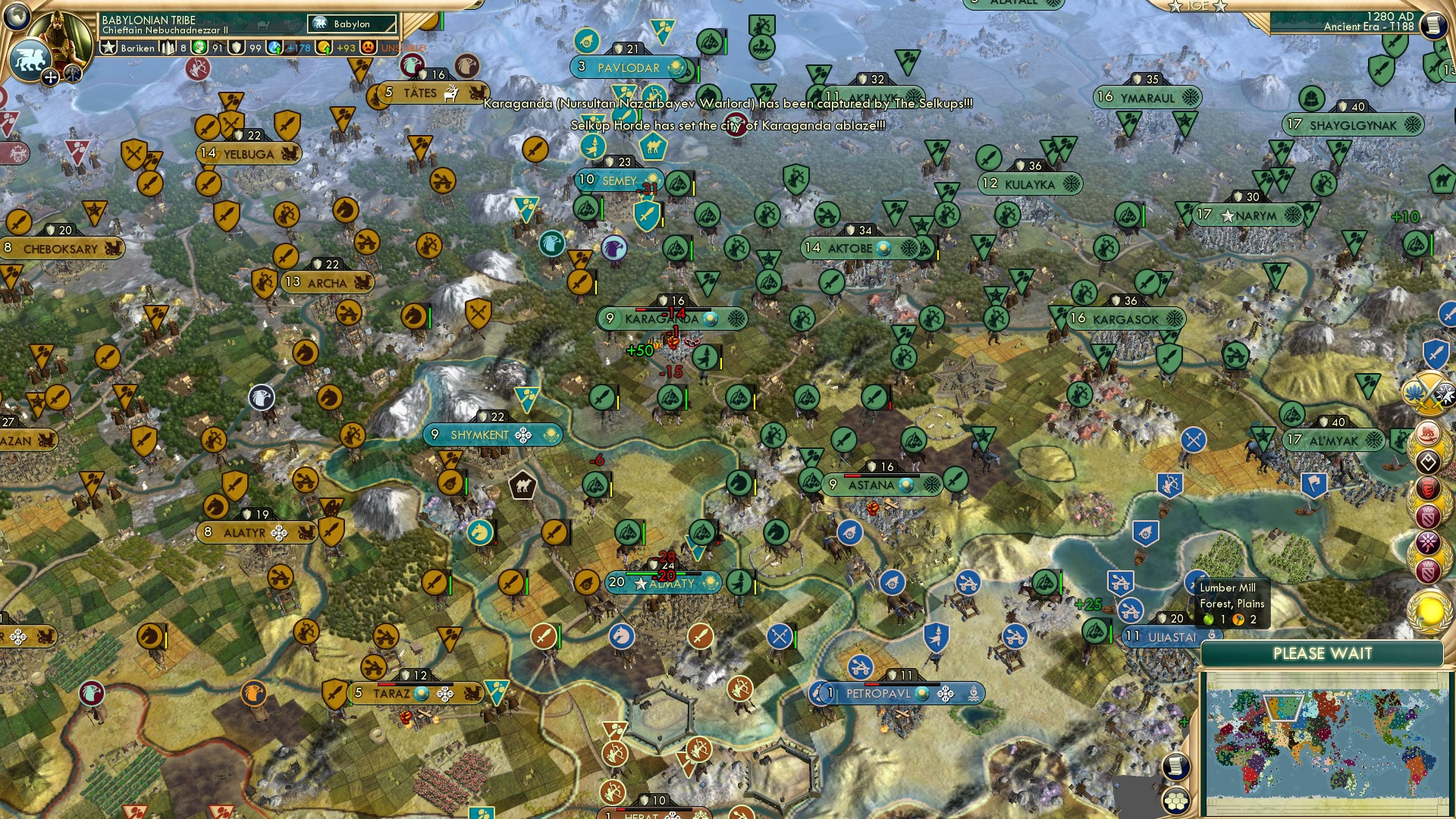The width and height of the screenshot is (1456, 819).
Task: Click the green happiness counter showing 91
Action: pos(207,48)
